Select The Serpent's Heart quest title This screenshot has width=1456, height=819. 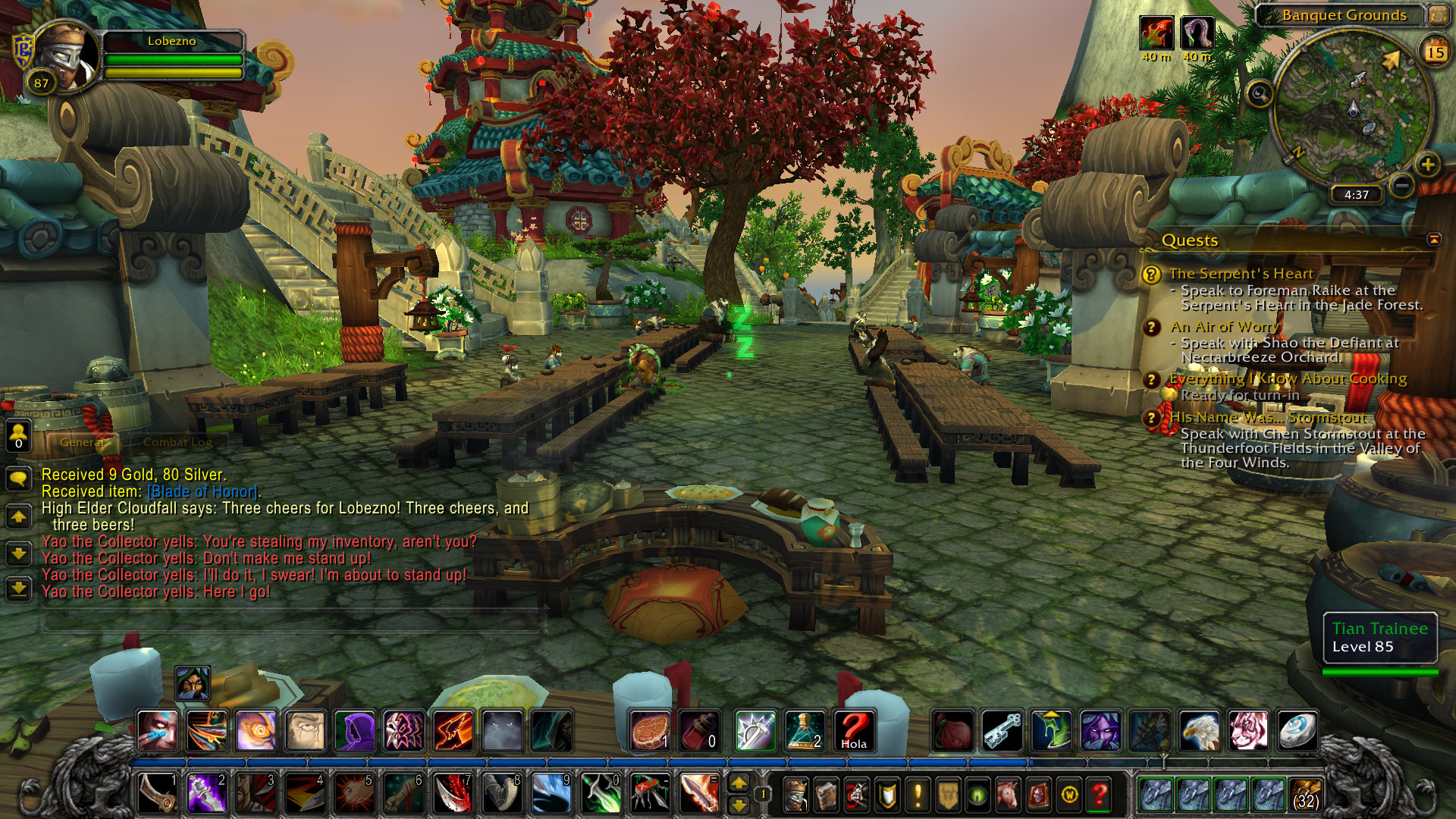coord(1241,274)
